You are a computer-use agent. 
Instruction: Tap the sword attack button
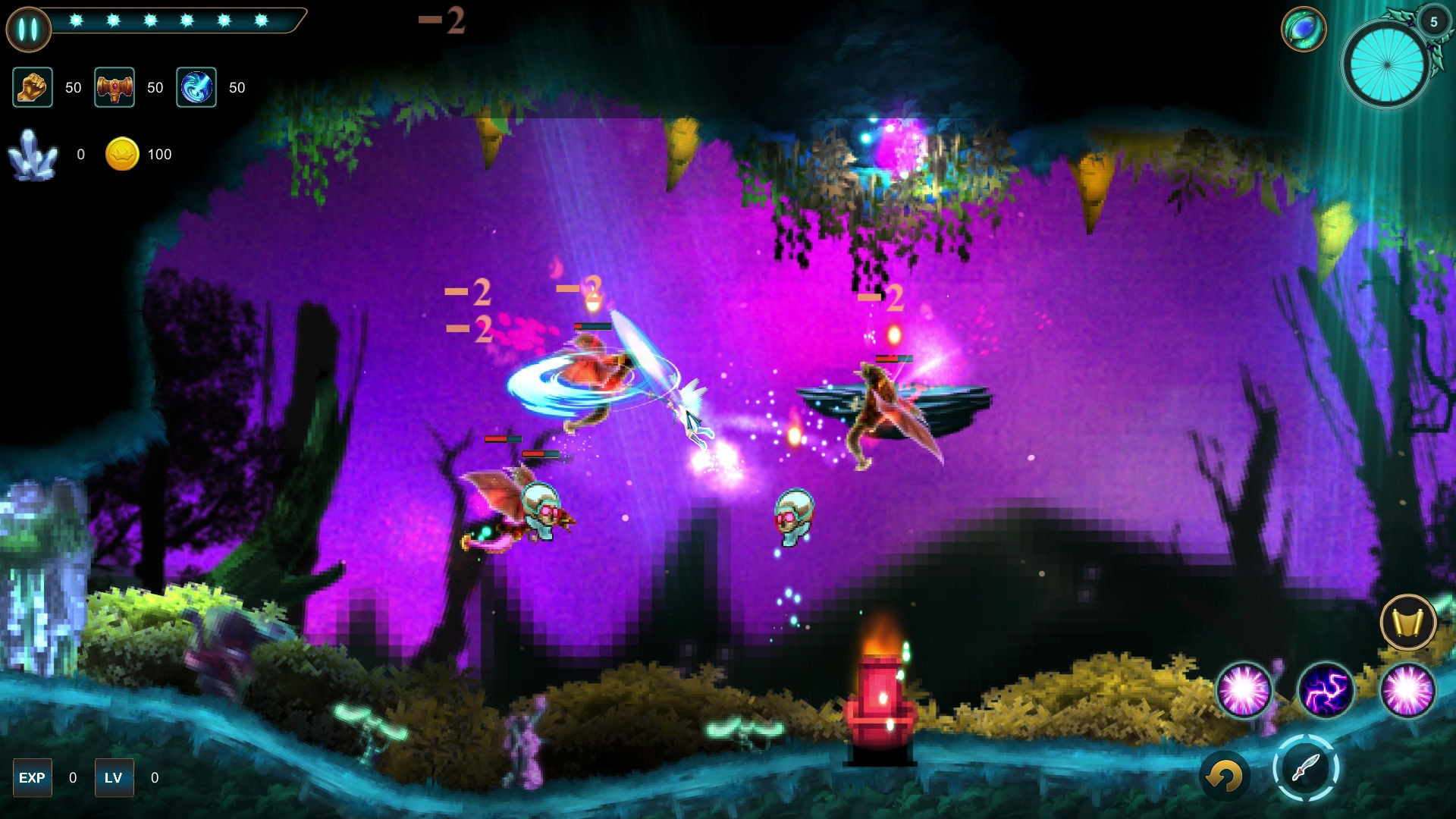click(x=1305, y=768)
